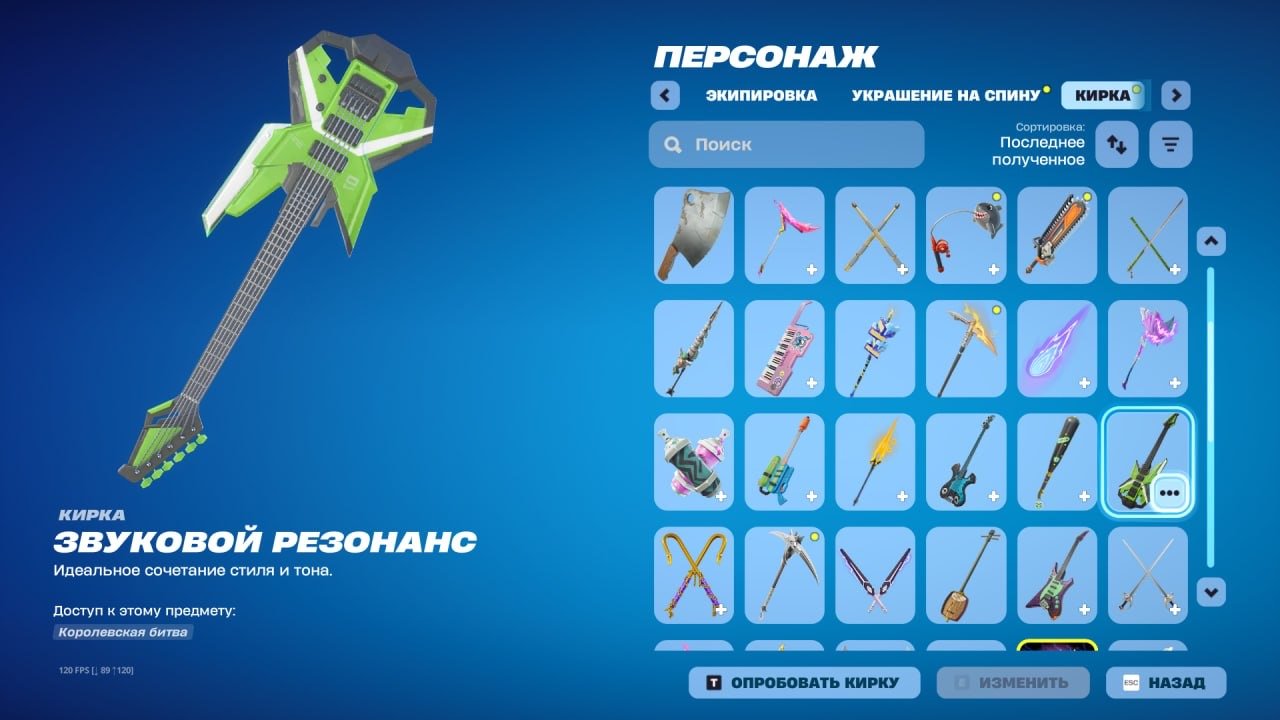Open more options on the selected guitar pickaxe
Image resolution: width=1280 pixels, height=720 pixels.
click(1168, 492)
